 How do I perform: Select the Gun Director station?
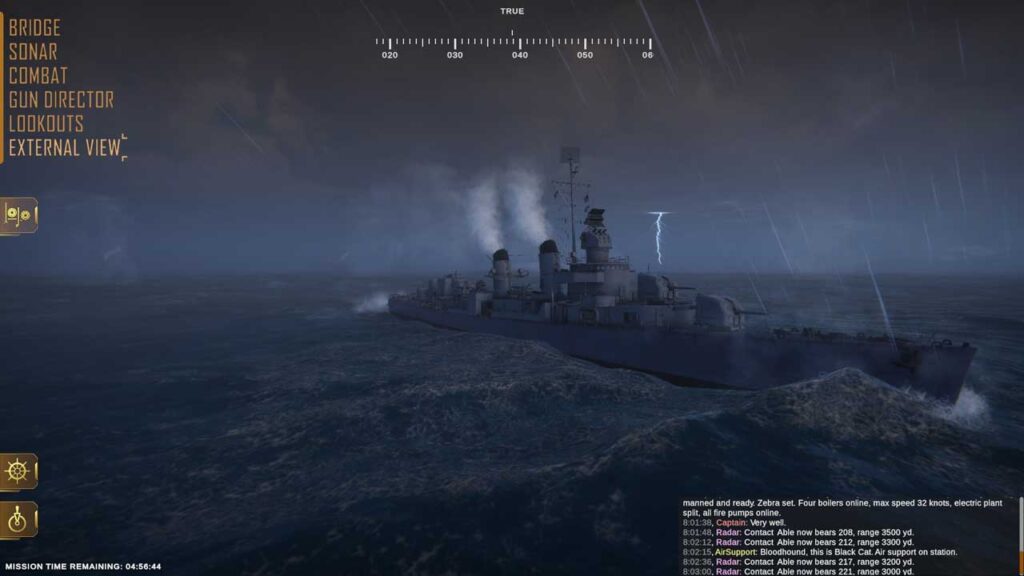coord(61,100)
